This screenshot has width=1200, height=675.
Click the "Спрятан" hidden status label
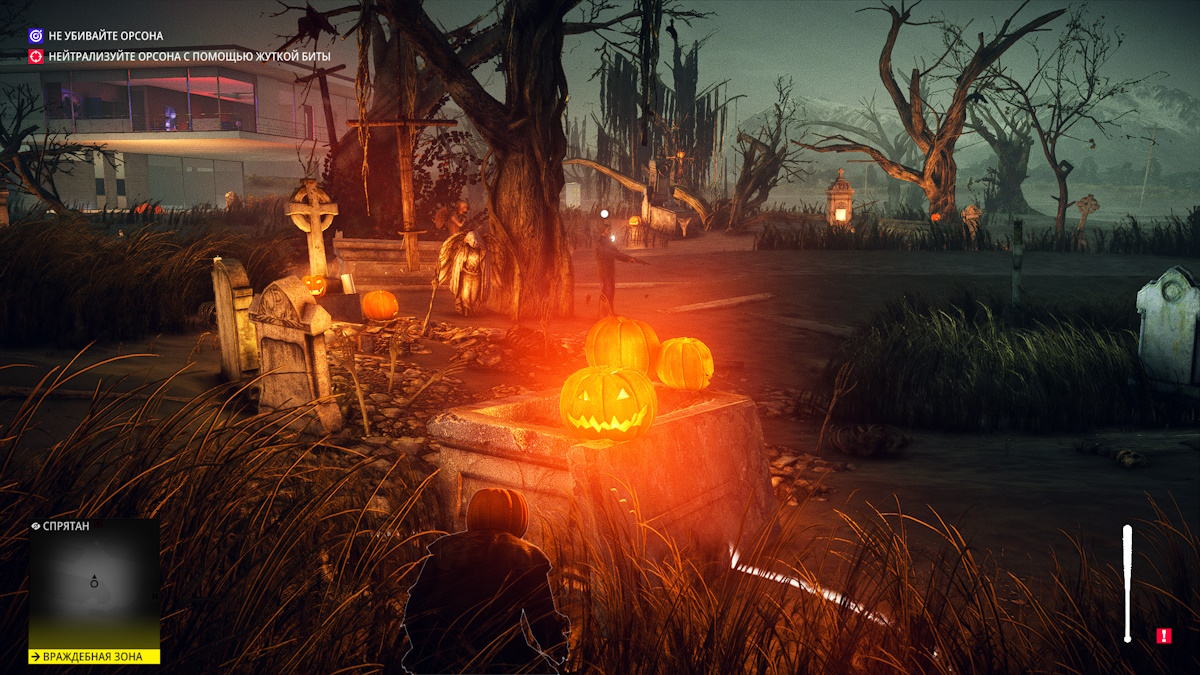(62, 526)
